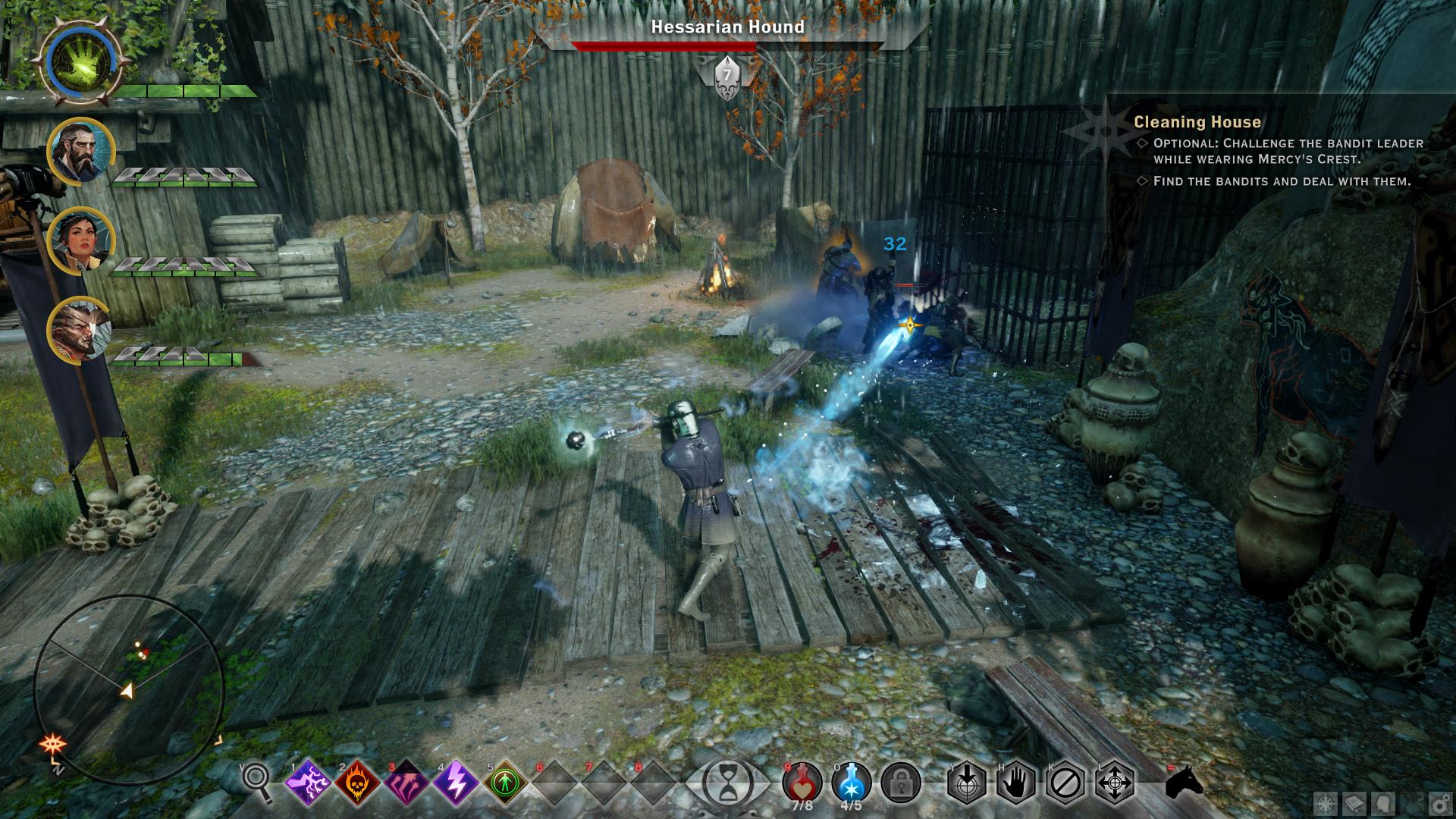Select the four-arrow move party command
Image resolution: width=1456 pixels, height=819 pixels.
[x=1115, y=782]
